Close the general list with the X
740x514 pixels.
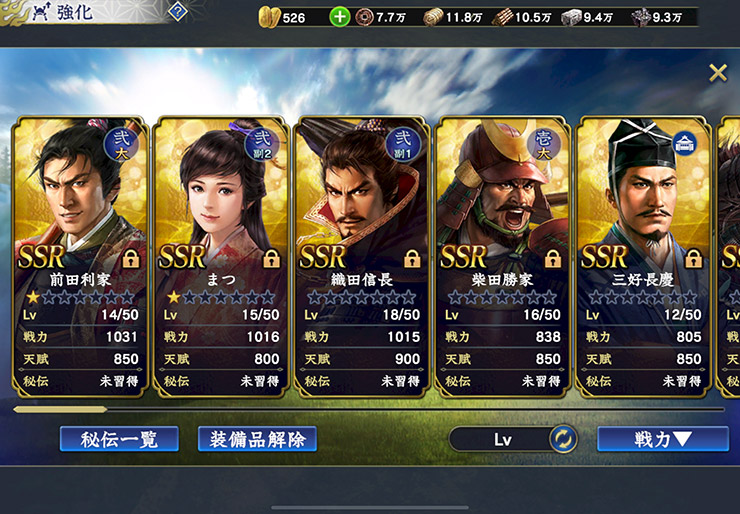click(717, 72)
